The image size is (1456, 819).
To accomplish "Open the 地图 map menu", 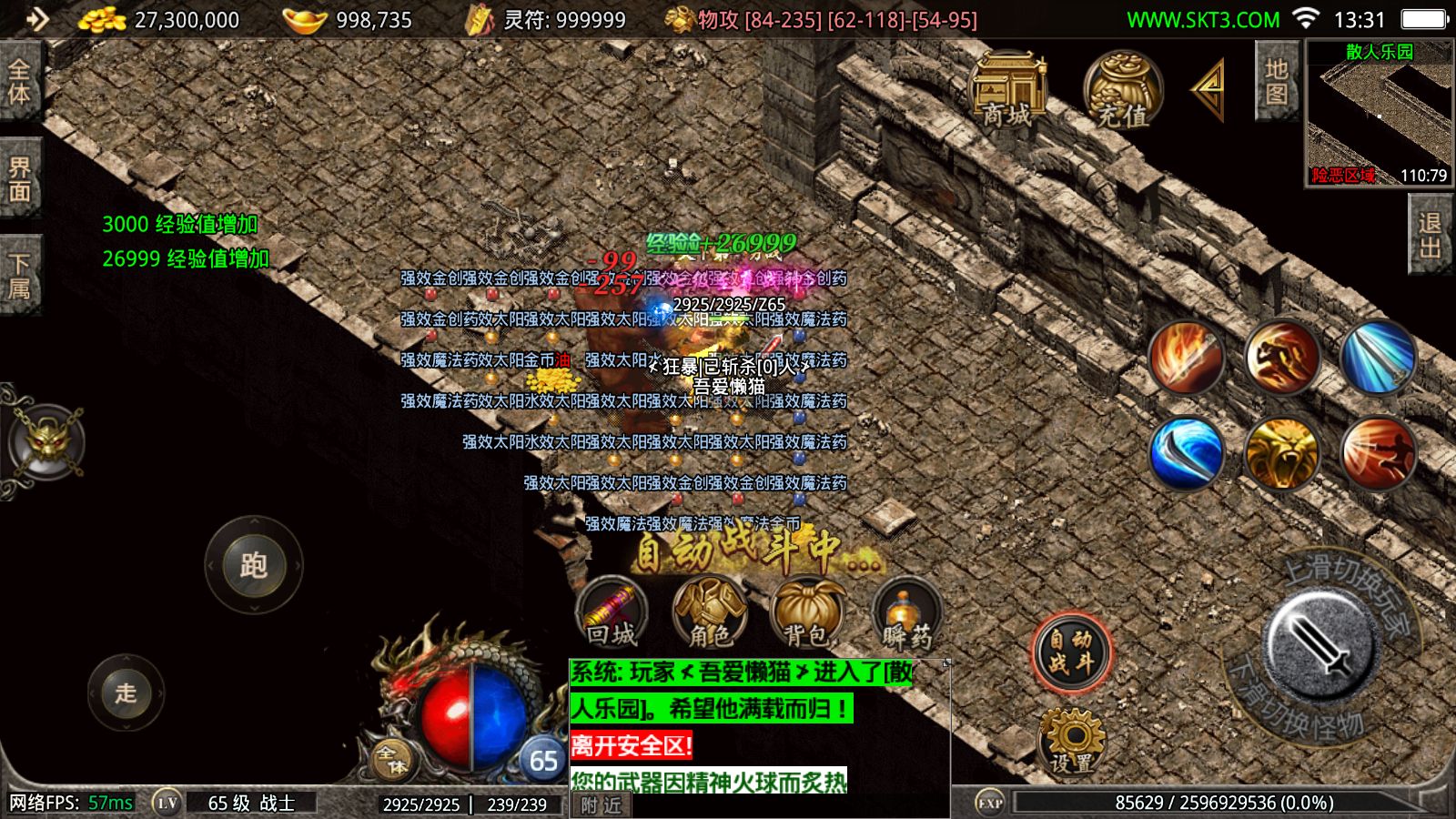I will [1276, 82].
